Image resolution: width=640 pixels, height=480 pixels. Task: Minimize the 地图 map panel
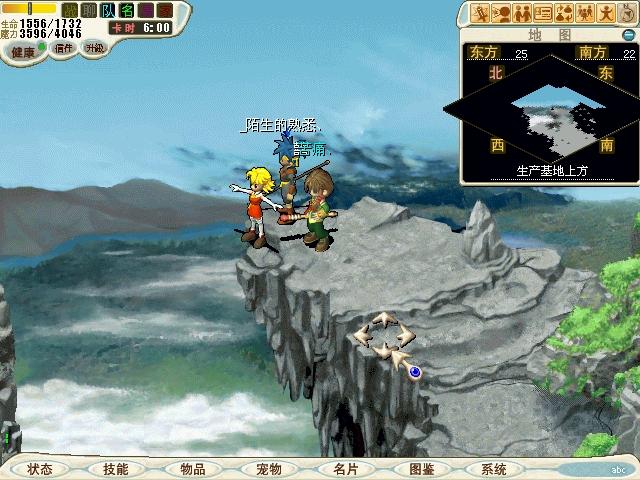point(628,33)
